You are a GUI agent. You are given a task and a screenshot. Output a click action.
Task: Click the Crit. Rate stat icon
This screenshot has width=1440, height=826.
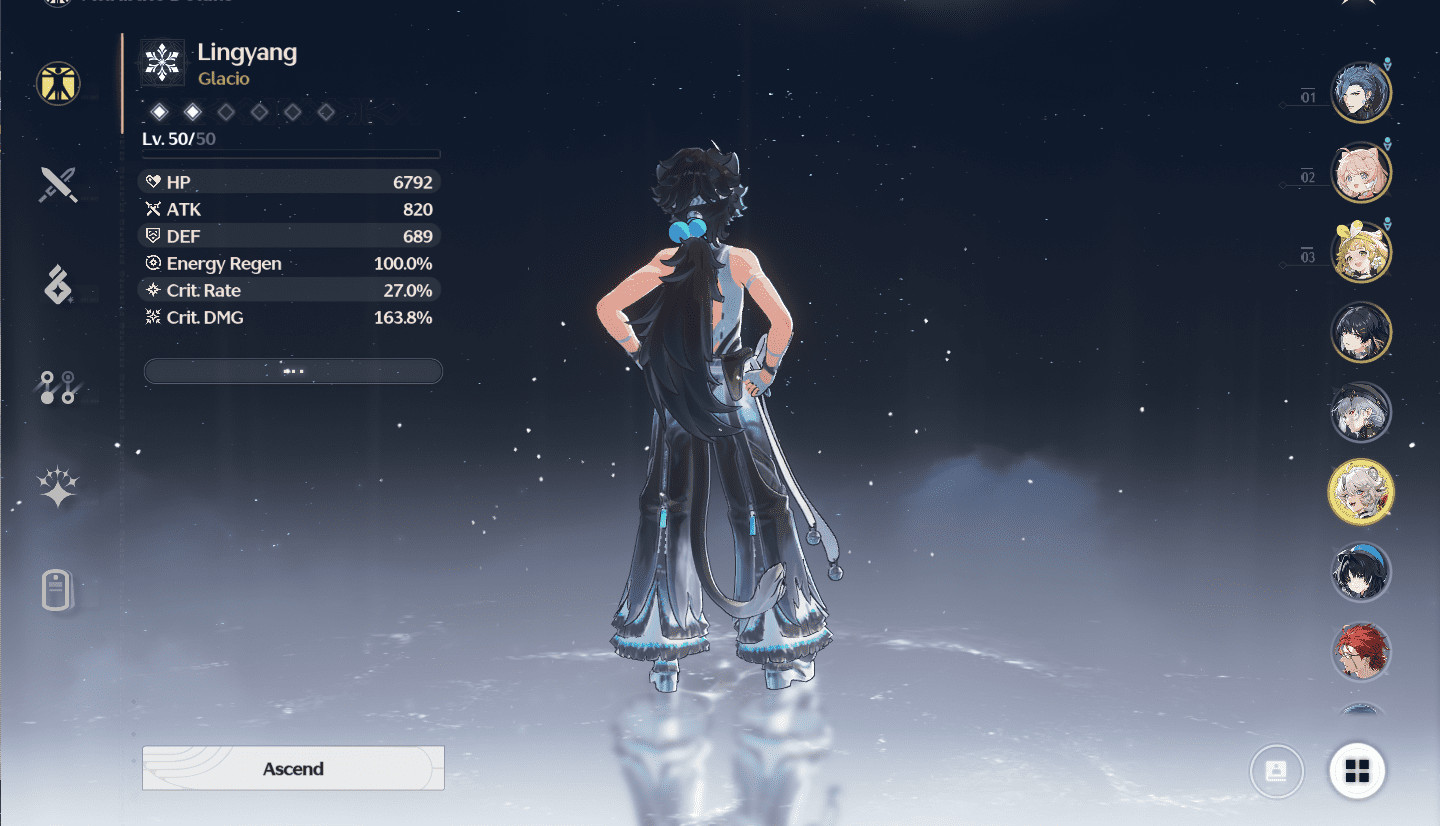coord(155,290)
